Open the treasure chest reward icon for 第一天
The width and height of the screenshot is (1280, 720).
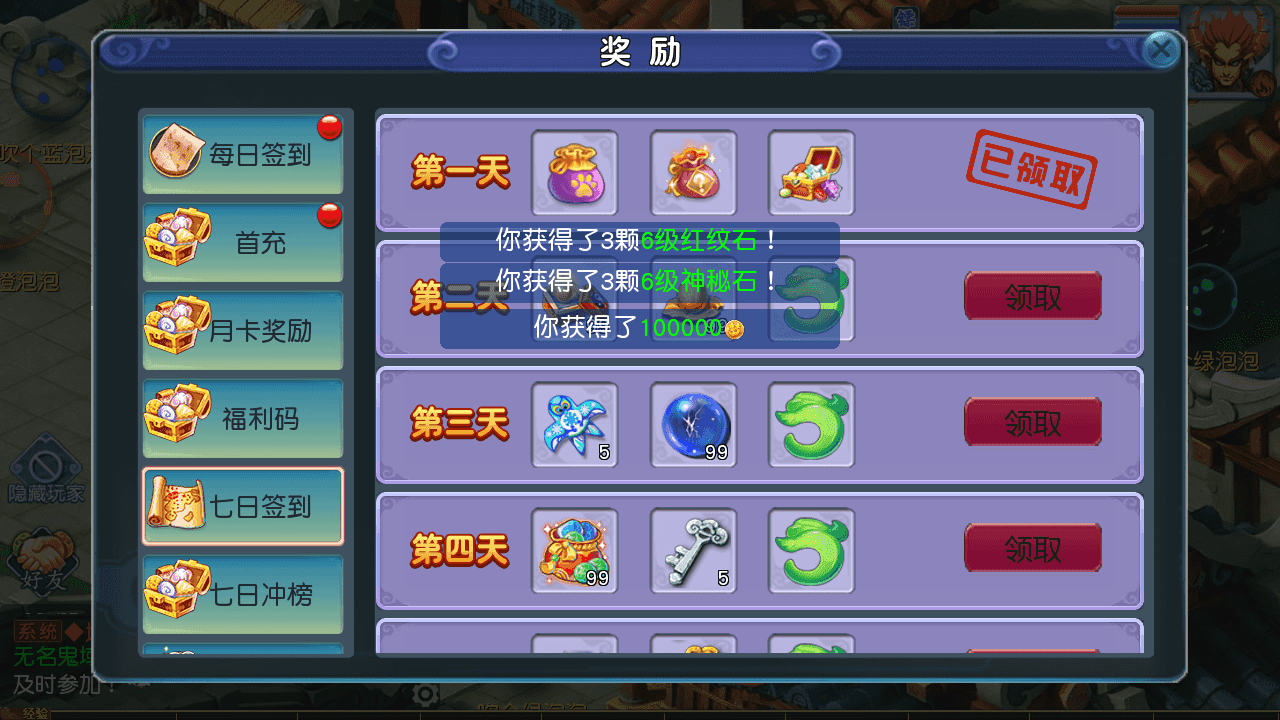tap(811, 172)
